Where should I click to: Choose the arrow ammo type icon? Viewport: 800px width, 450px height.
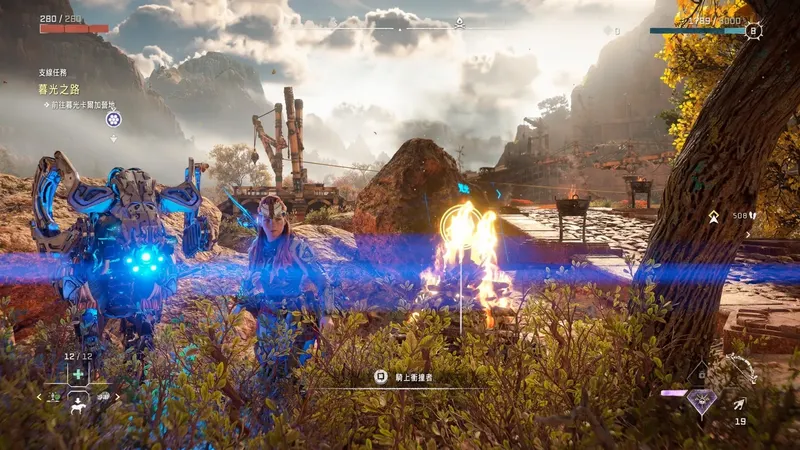[738, 404]
